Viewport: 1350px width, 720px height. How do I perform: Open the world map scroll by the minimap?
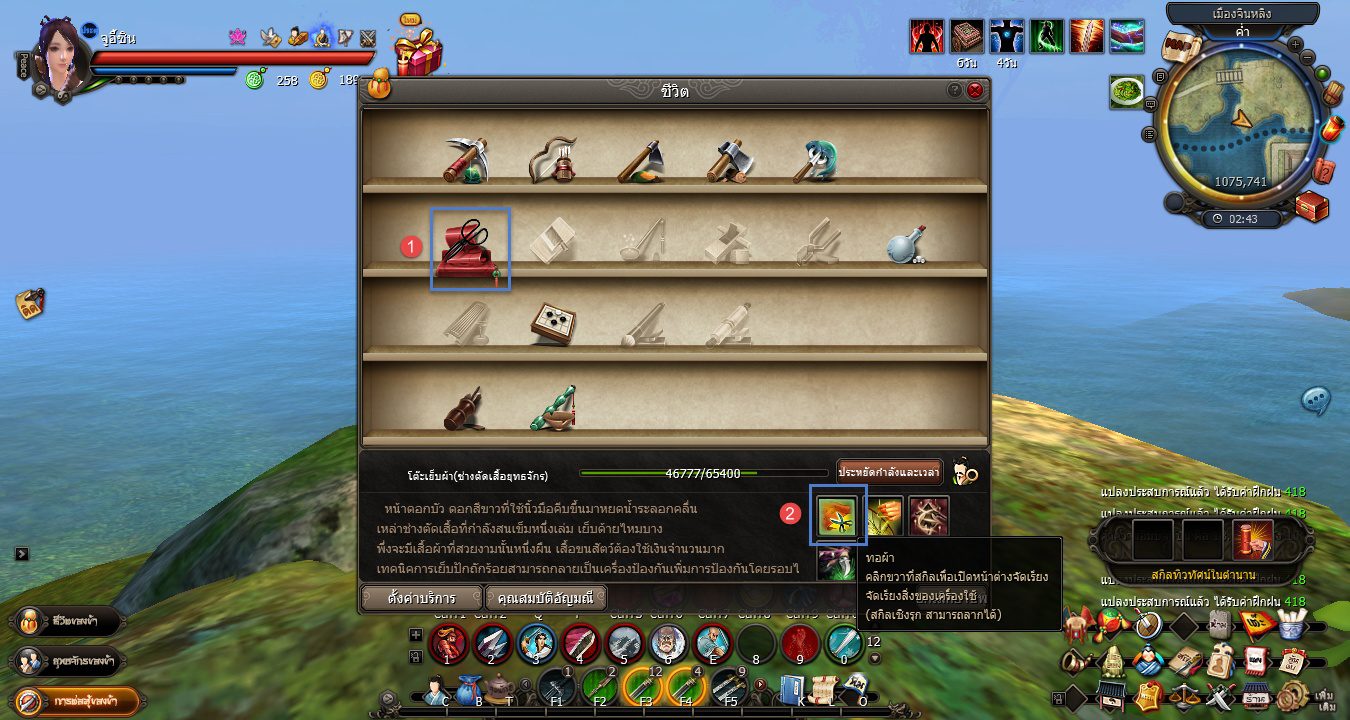click(1180, 47)
